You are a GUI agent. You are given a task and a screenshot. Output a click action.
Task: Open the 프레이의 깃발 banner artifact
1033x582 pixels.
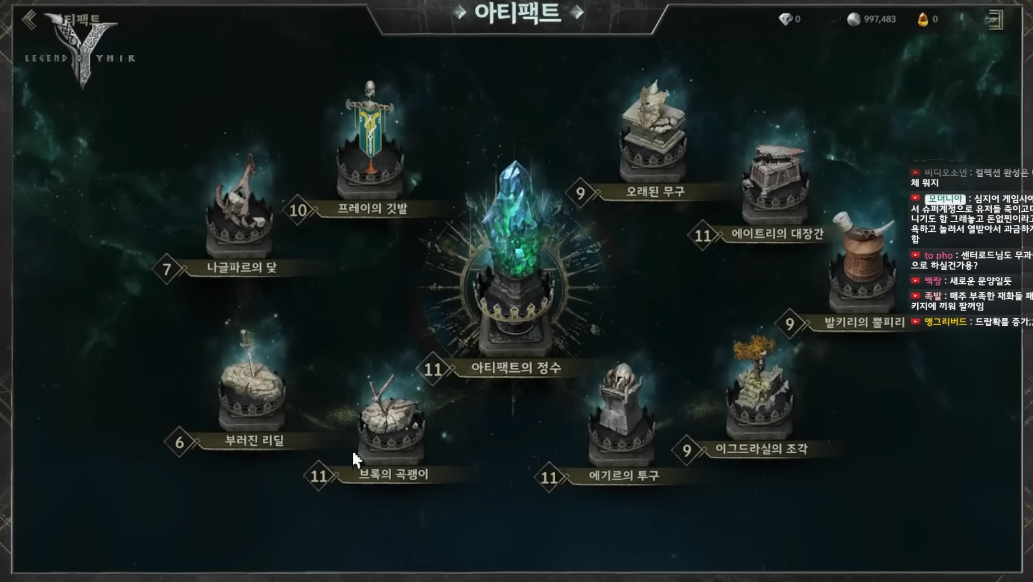pos(371,145)
